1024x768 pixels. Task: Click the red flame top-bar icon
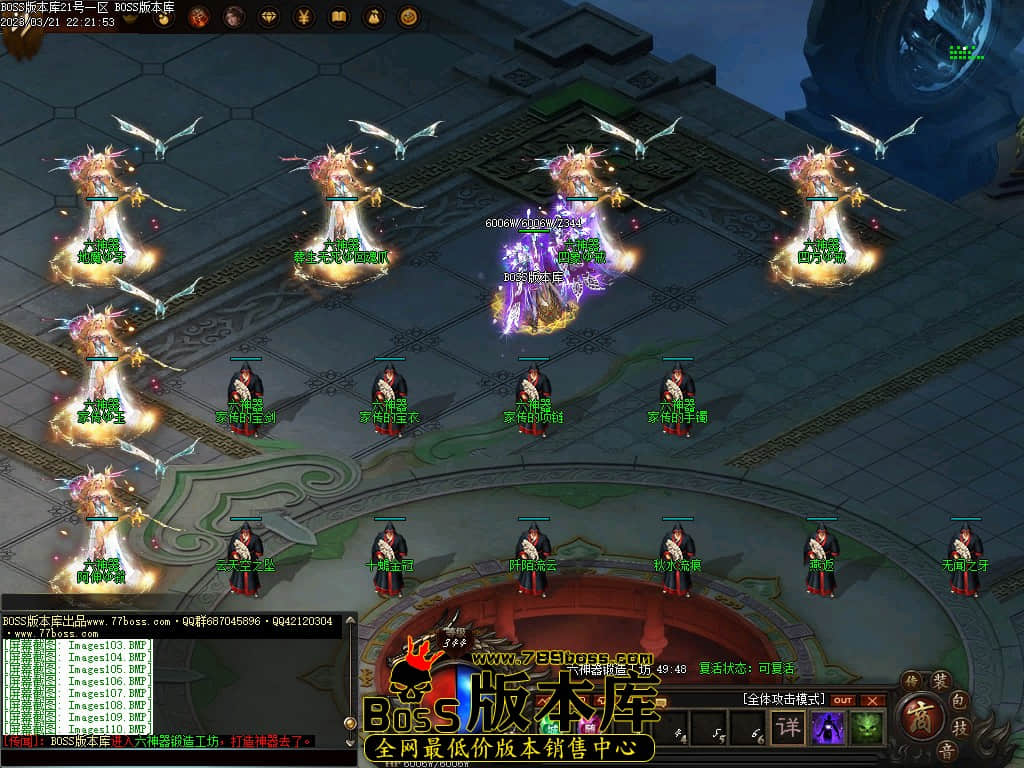(199, 17)
